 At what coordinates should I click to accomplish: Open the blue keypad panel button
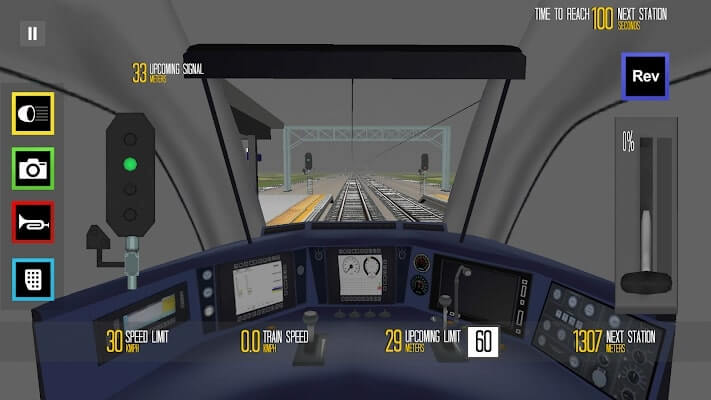(32, 278)
